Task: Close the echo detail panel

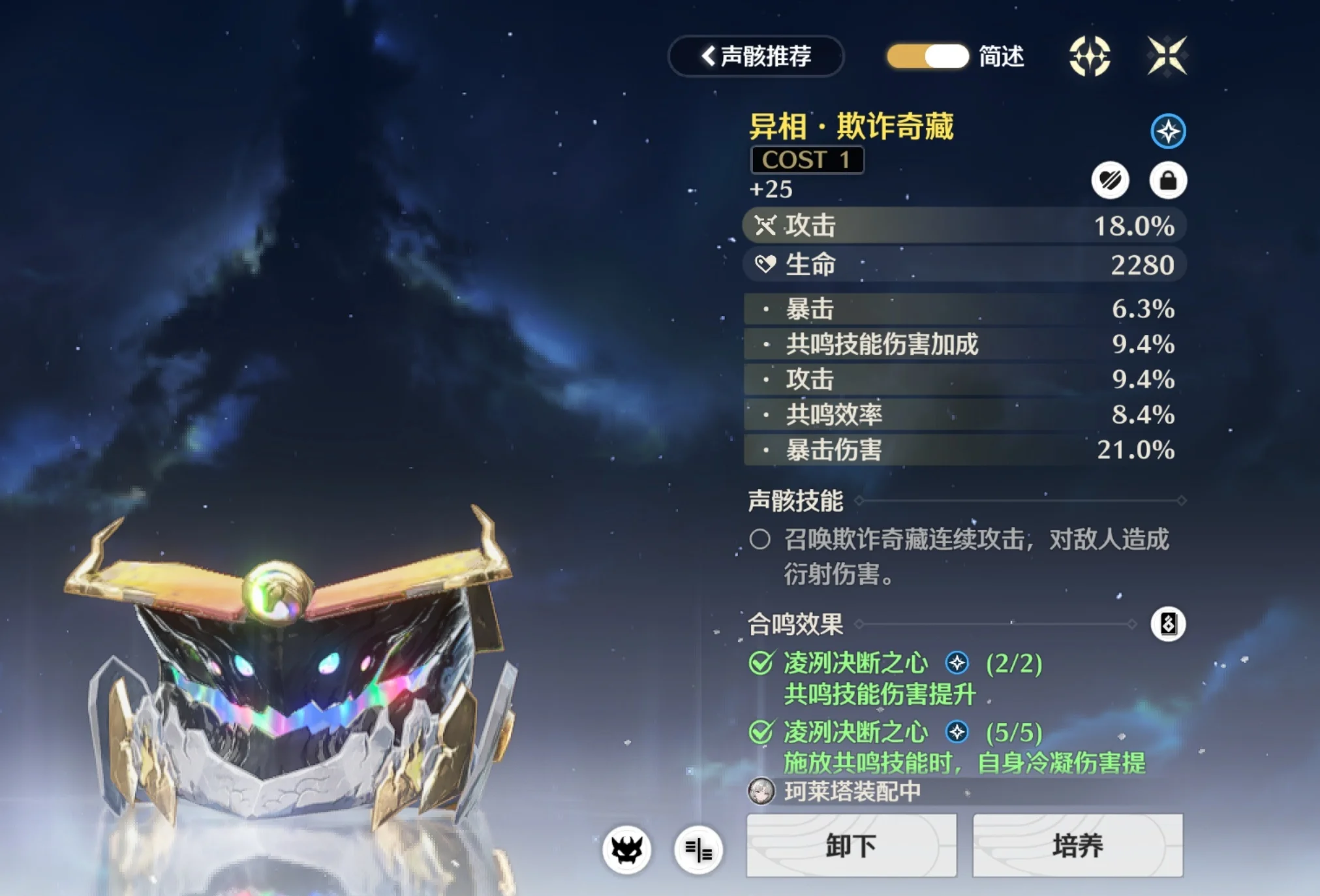Action: (x=1167, y=56)
